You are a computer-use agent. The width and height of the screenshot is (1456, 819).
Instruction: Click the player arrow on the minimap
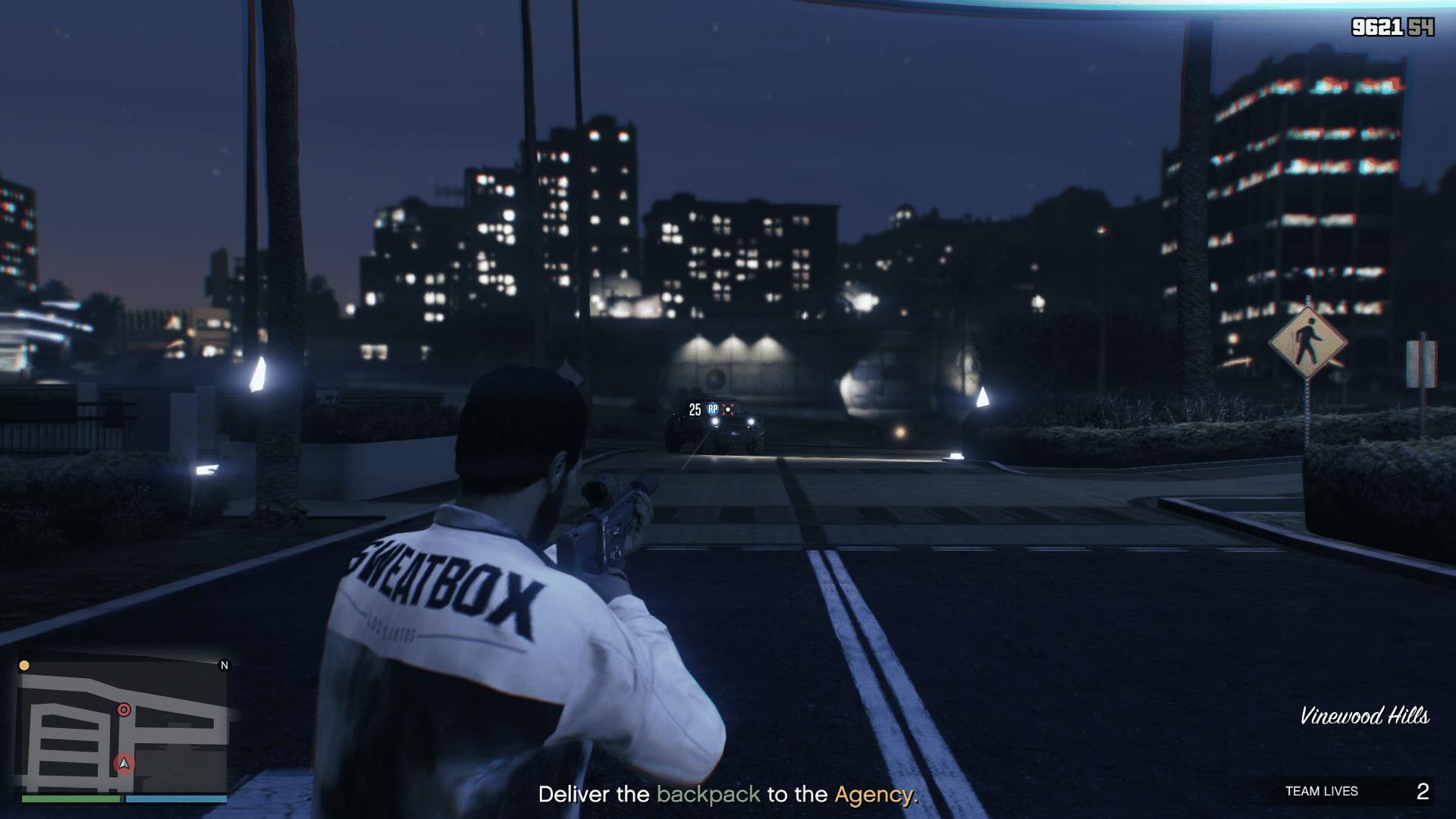[124, 764]
